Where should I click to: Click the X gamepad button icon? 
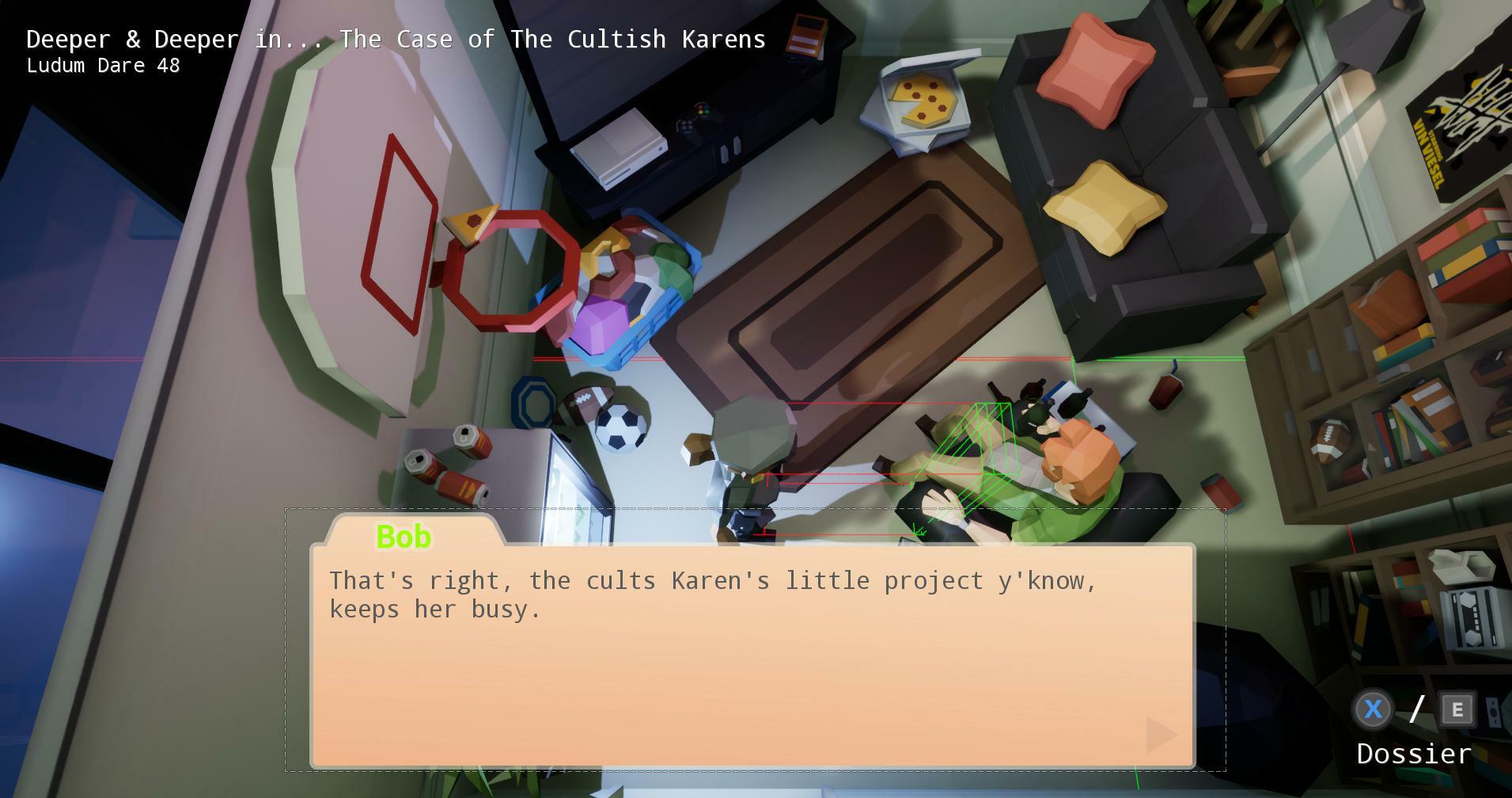[x=1373, y=710]
